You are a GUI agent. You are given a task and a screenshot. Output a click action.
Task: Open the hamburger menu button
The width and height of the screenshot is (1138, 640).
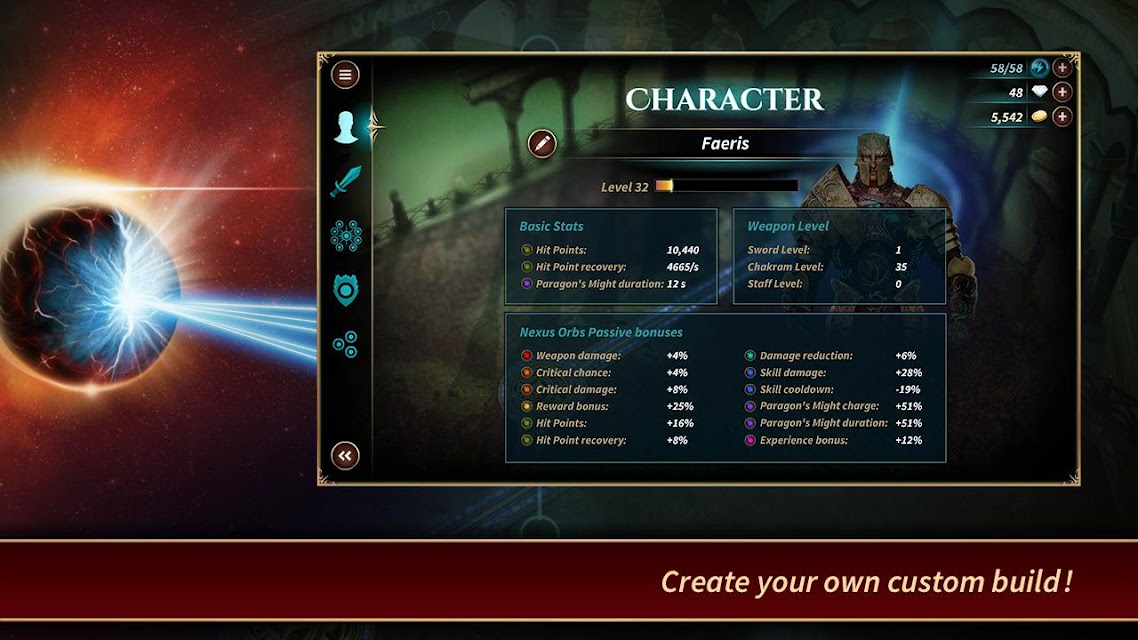[345, 75]
